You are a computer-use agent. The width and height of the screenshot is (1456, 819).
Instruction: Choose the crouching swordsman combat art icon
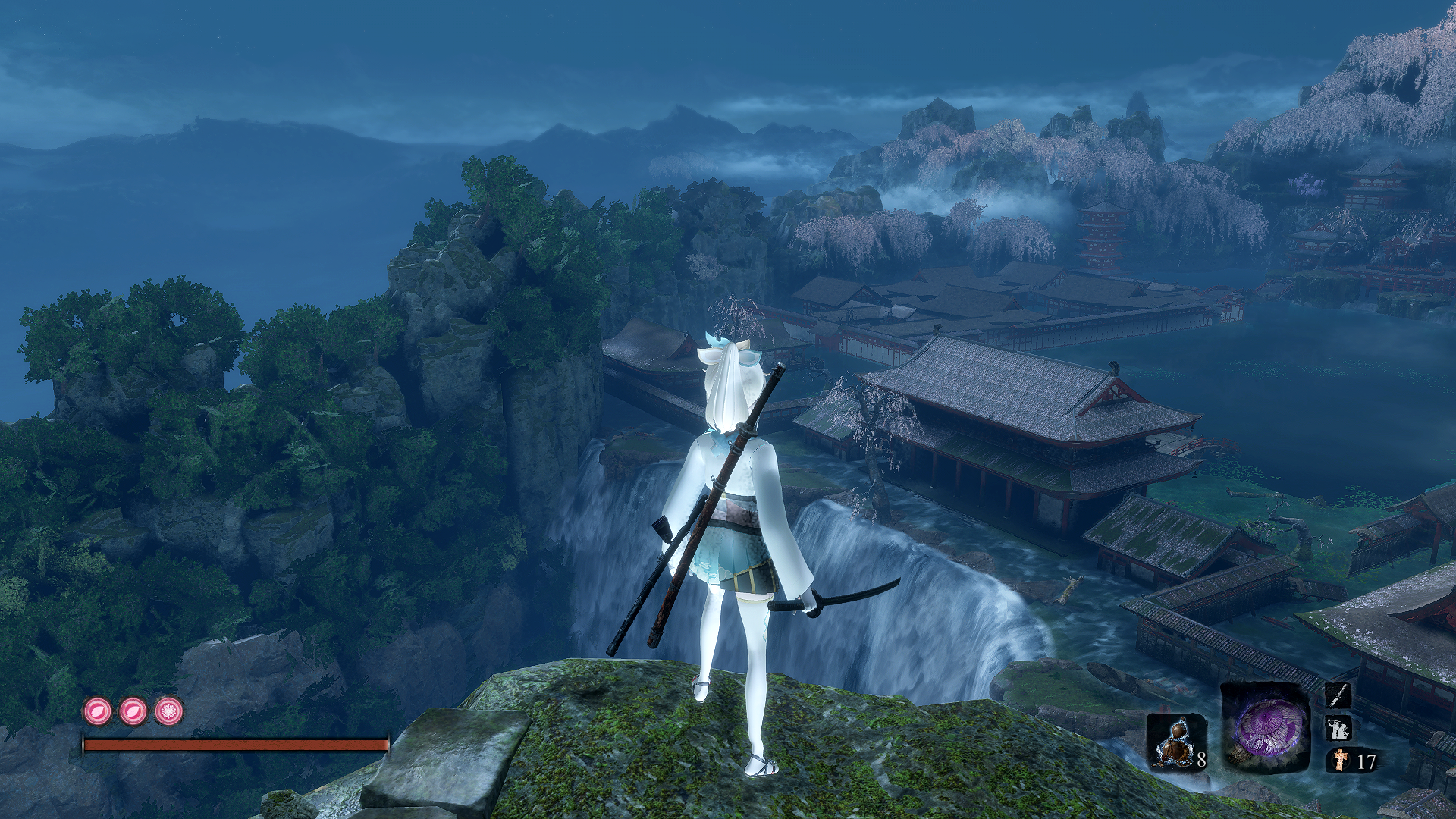tap(1337, 729)
